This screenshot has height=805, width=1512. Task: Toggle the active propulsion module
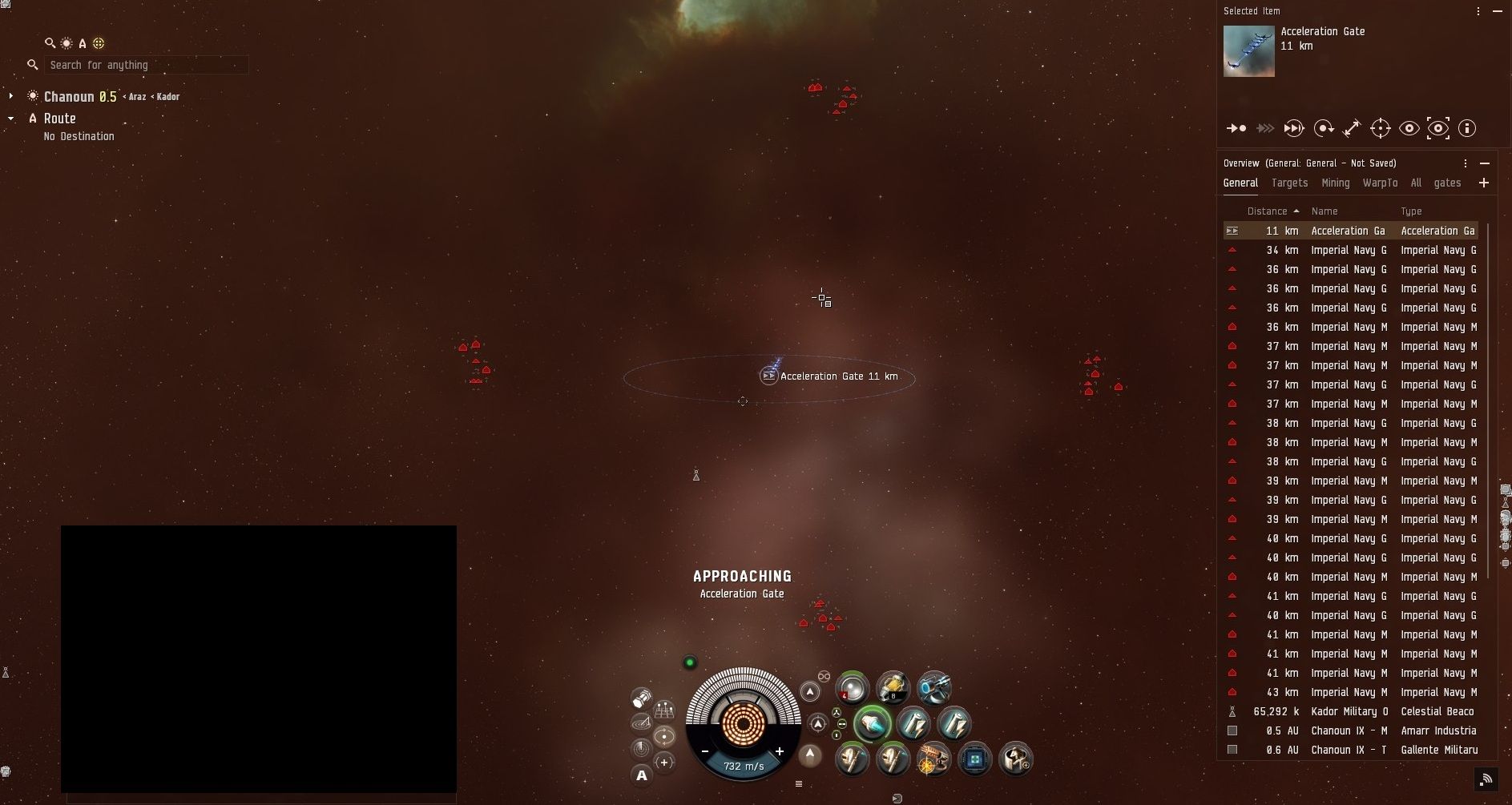click(x=871, y=724)
